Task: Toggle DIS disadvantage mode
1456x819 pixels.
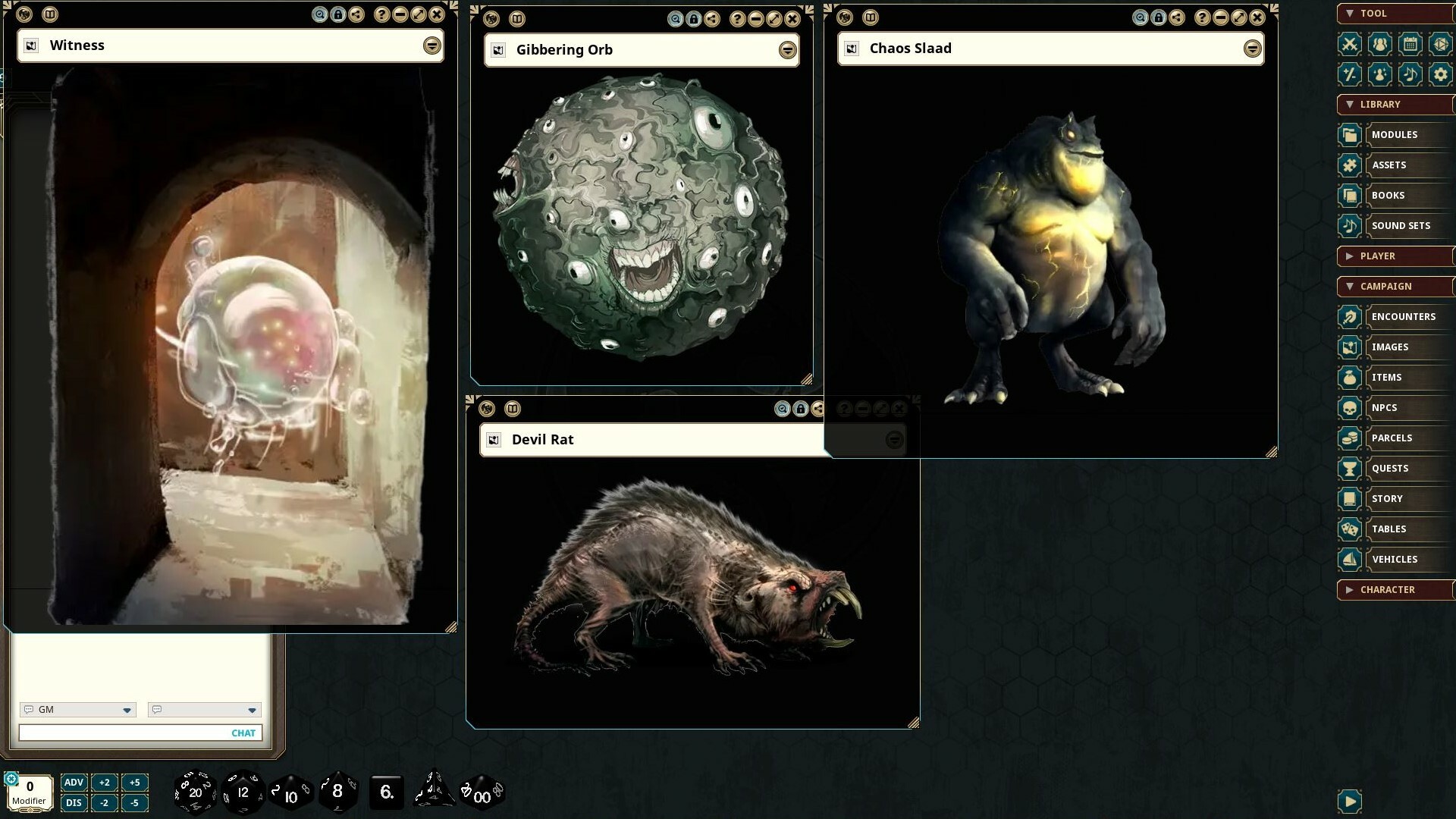Action: coord(74,802)
